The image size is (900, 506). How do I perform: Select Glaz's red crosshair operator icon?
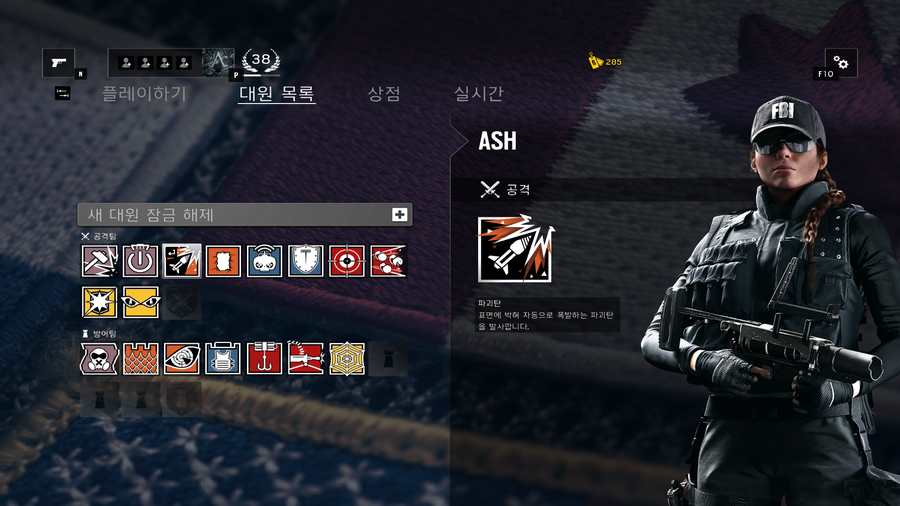click(x=347, y=261)
